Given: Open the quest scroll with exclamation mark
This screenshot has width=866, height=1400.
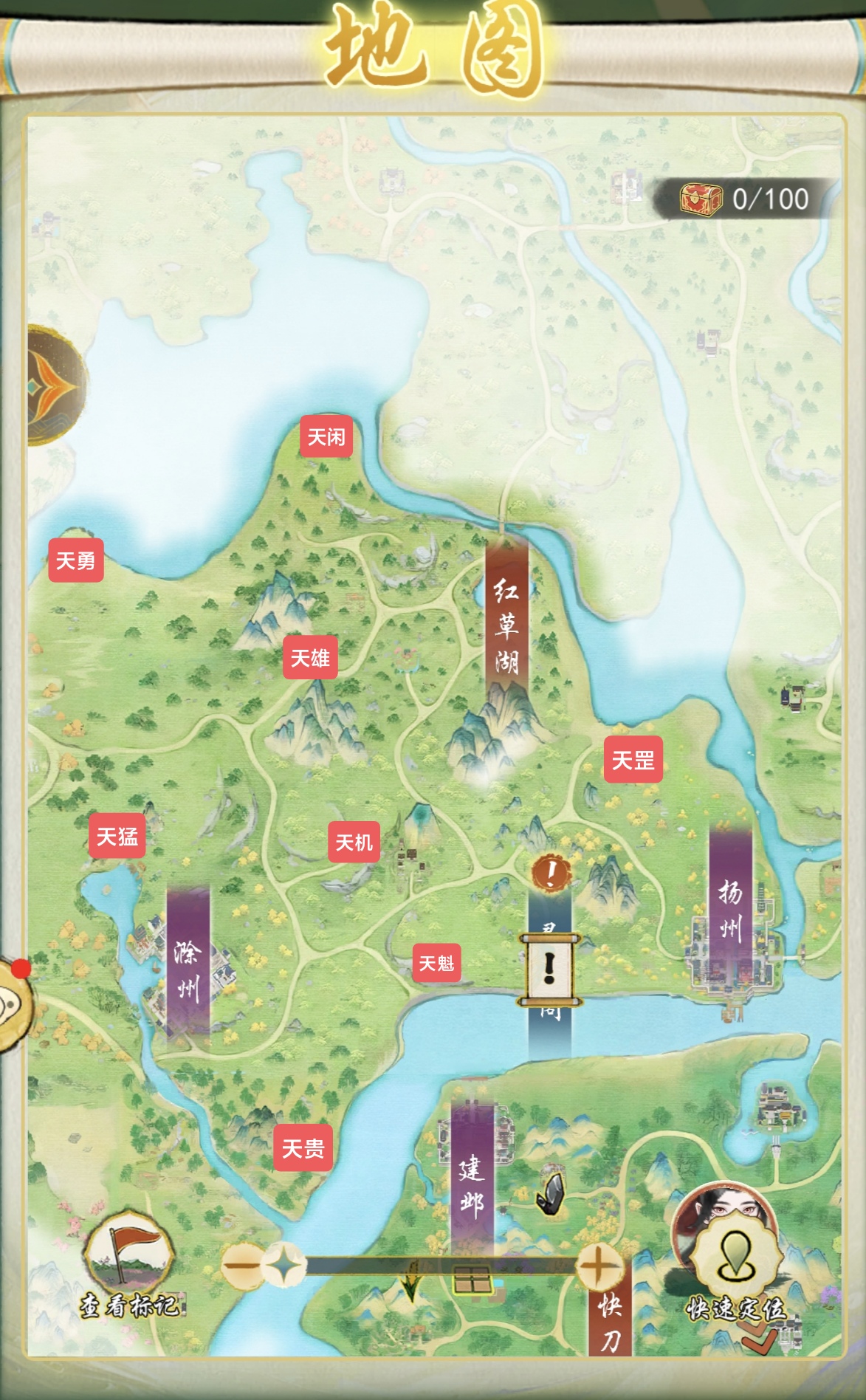Looking at the screenshot, I should click(549, 968).
